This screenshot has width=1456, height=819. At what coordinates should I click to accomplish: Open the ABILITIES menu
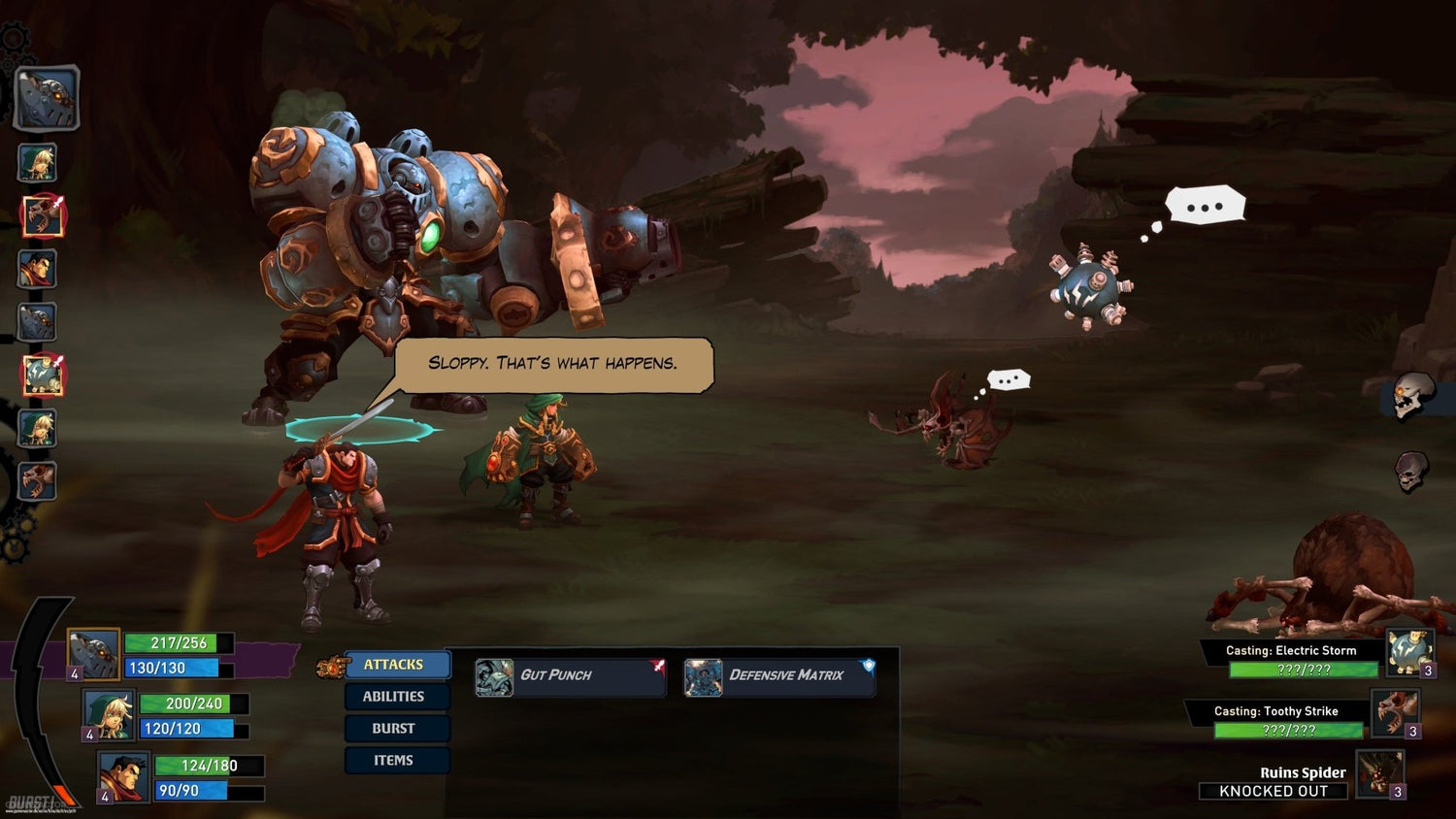(396, 696)
